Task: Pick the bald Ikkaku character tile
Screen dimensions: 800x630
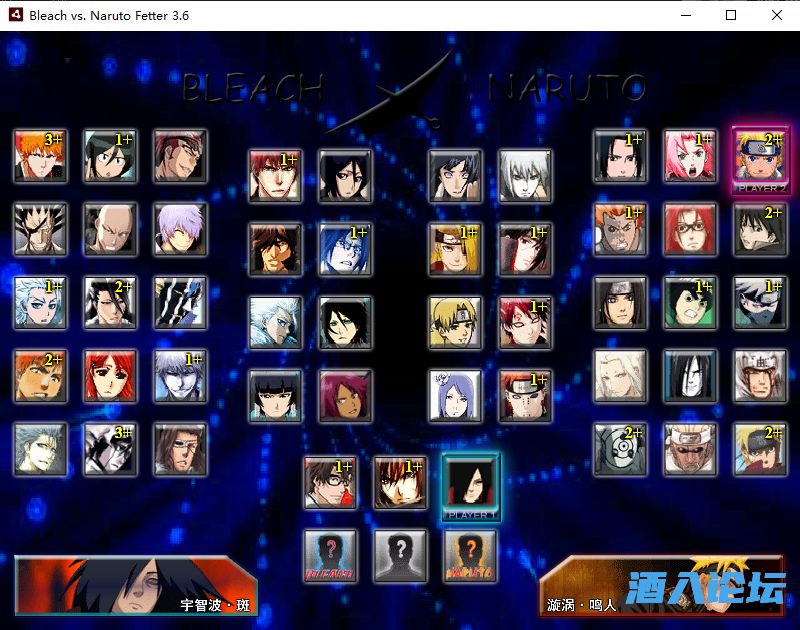Action: point(110,229)
